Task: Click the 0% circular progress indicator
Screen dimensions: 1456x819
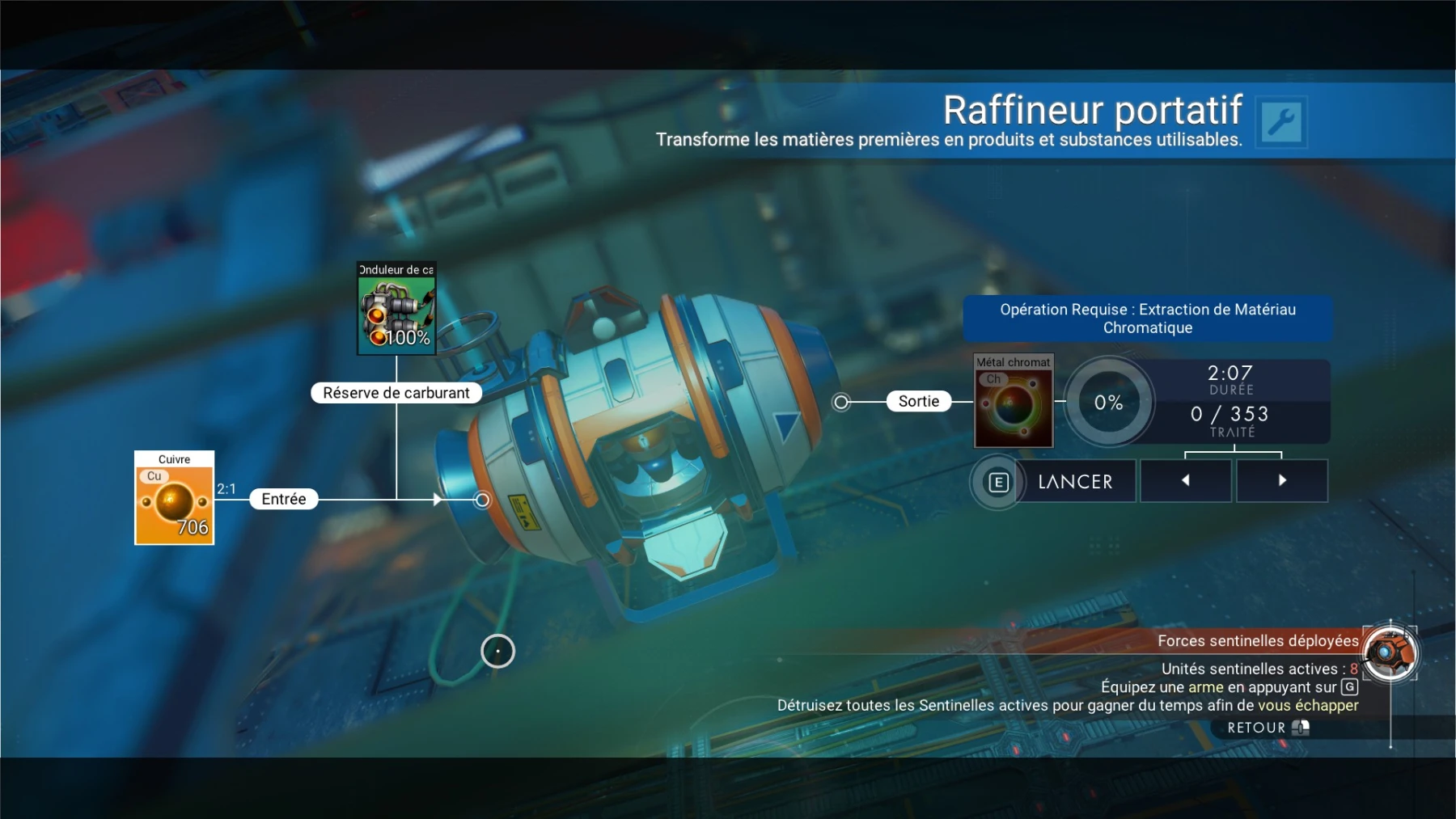Action: [1109, 401]
